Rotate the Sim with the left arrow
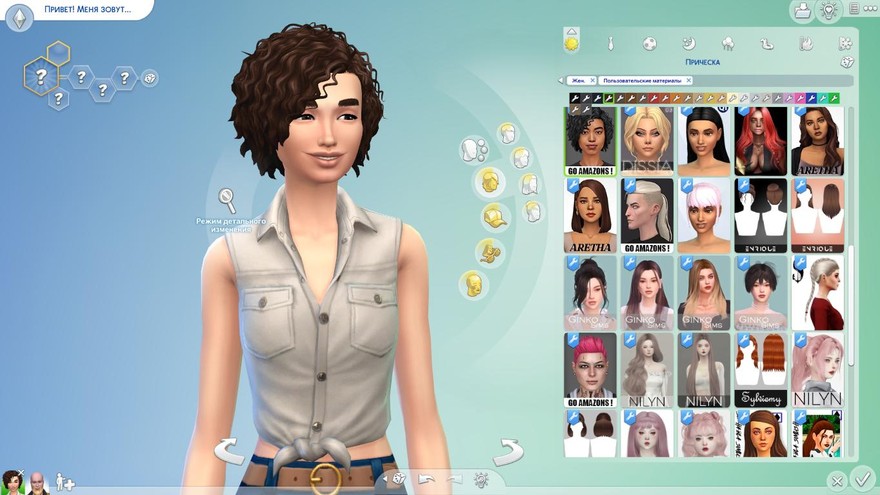 pos(229,451)
